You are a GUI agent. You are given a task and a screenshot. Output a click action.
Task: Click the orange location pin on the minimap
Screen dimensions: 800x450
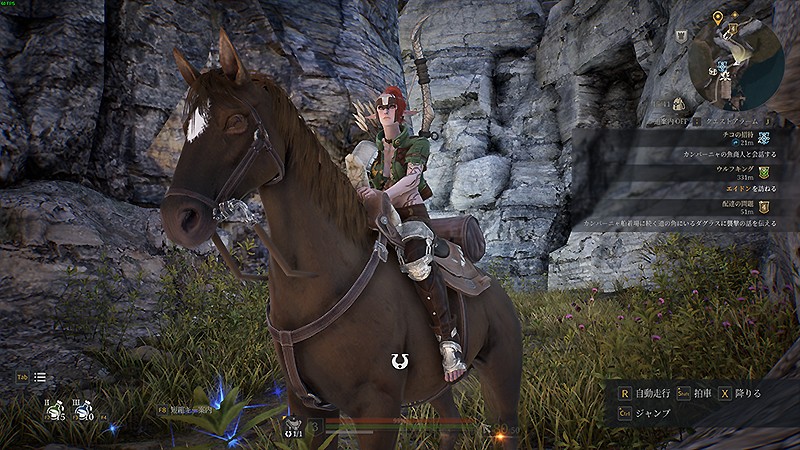tap(719, 18)
